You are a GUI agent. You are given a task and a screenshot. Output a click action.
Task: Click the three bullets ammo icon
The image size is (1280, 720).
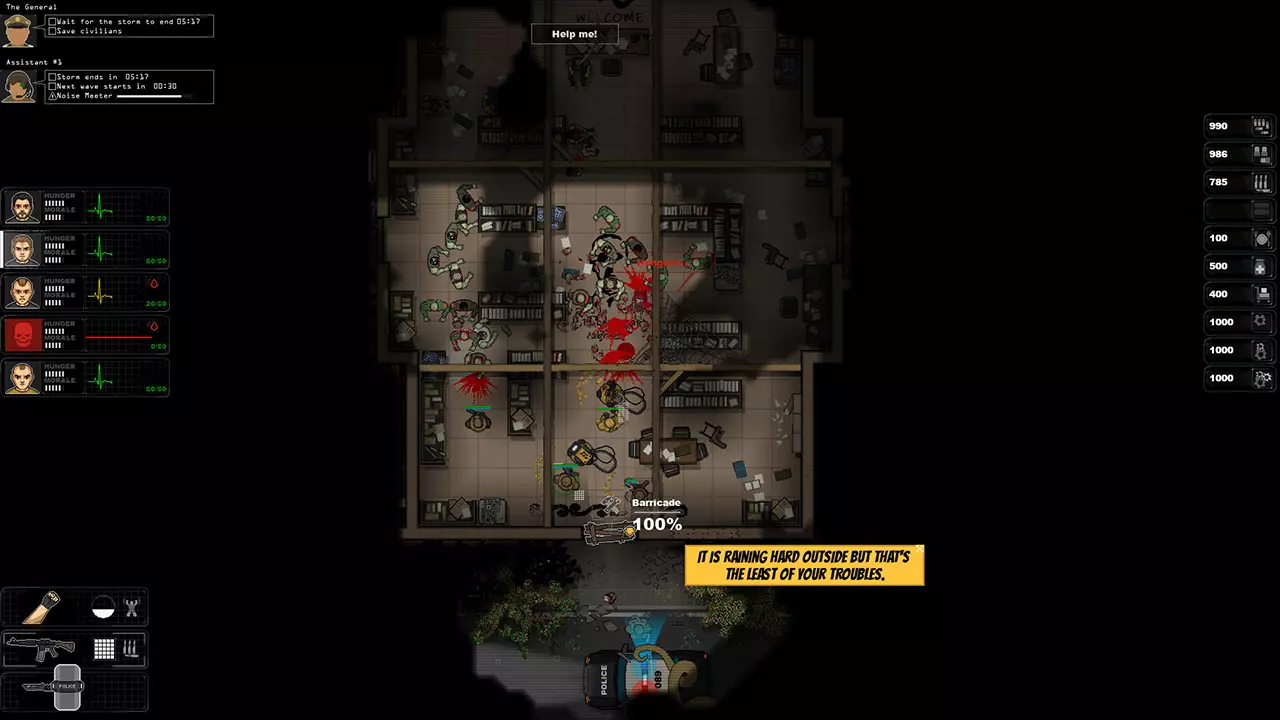coord(131,649)
